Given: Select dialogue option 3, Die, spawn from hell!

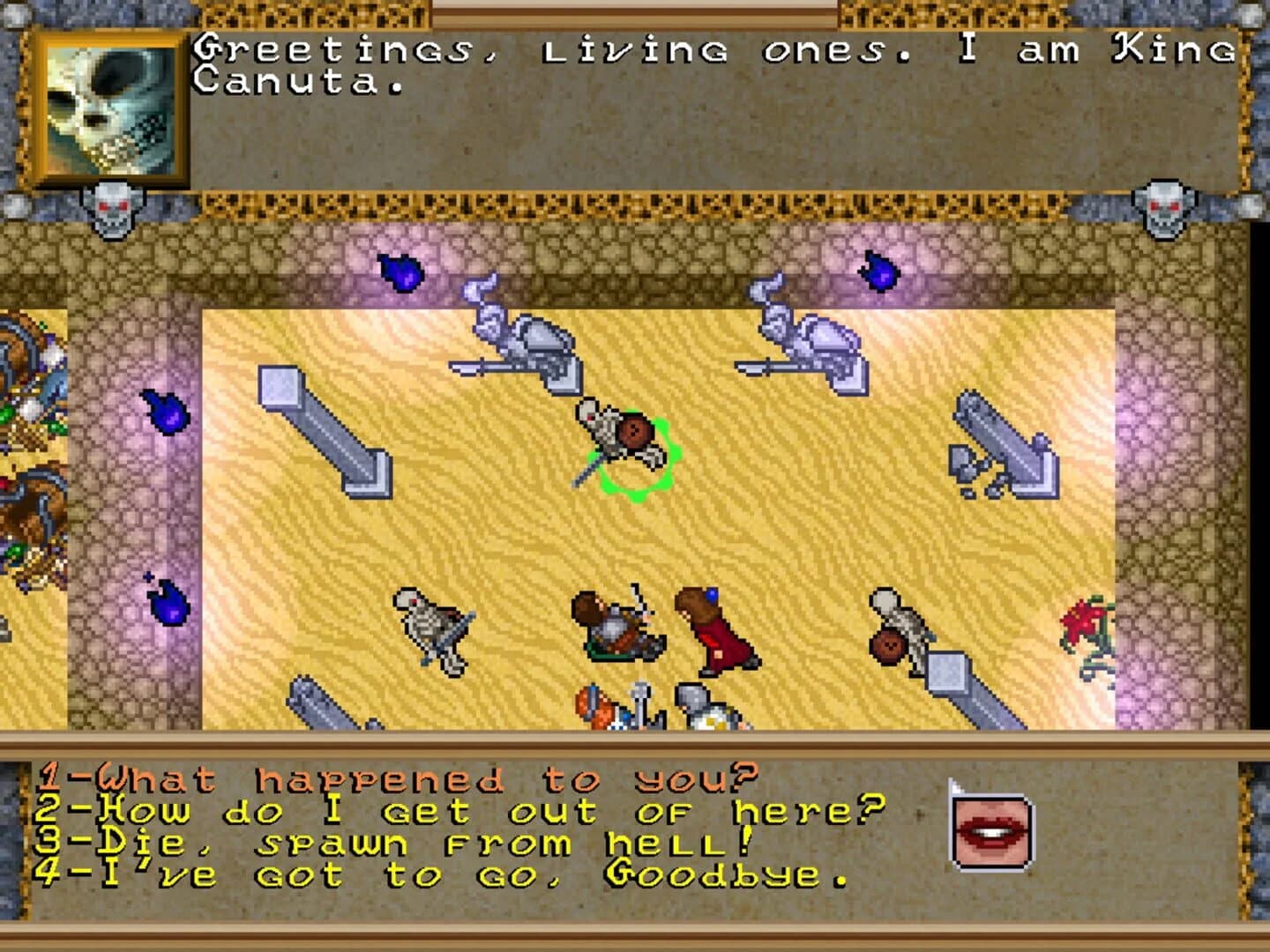Looking at the screenshot, I should (x=388, y=842).
